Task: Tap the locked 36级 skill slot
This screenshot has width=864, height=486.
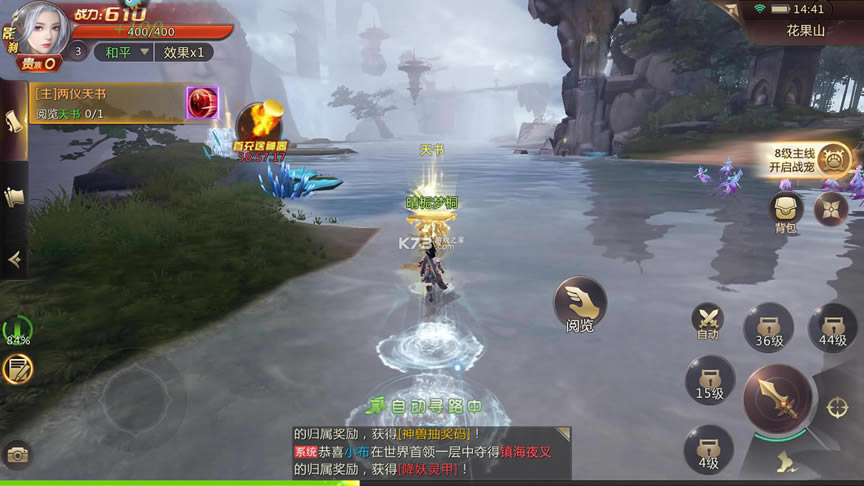Action: tap(768, 327)
